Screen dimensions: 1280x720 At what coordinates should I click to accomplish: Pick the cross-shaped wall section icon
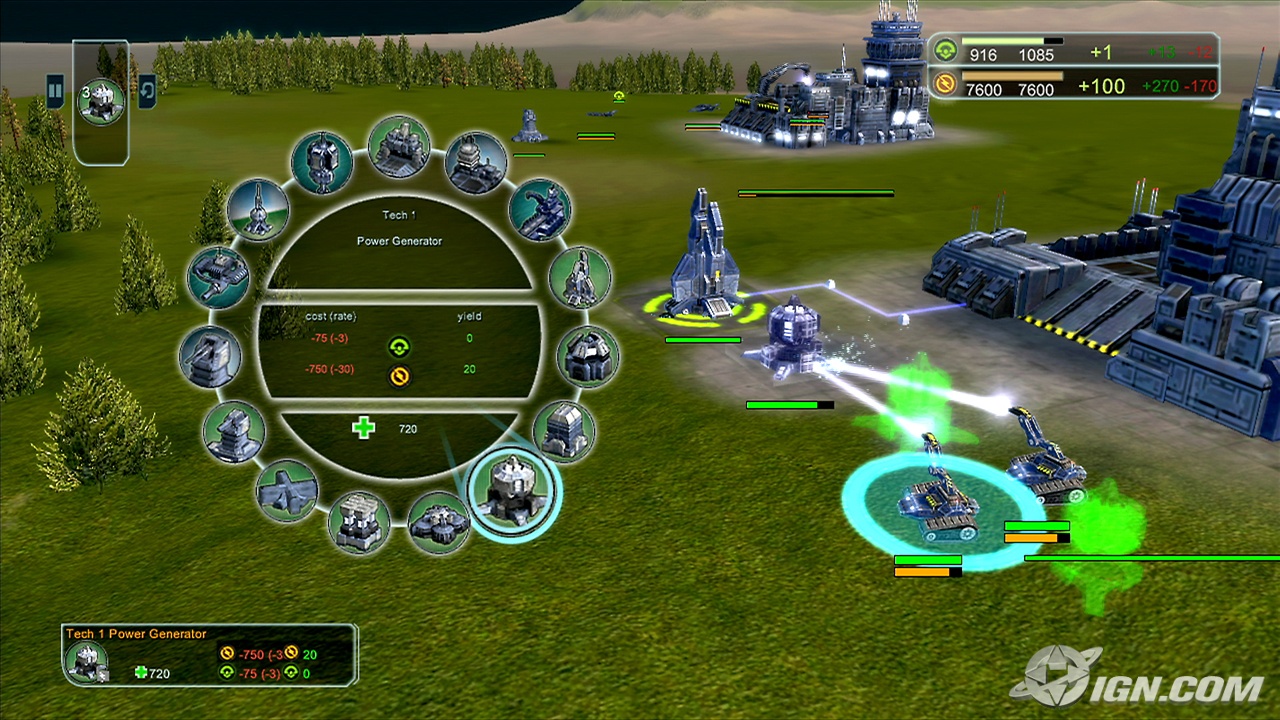coord(287,490)
